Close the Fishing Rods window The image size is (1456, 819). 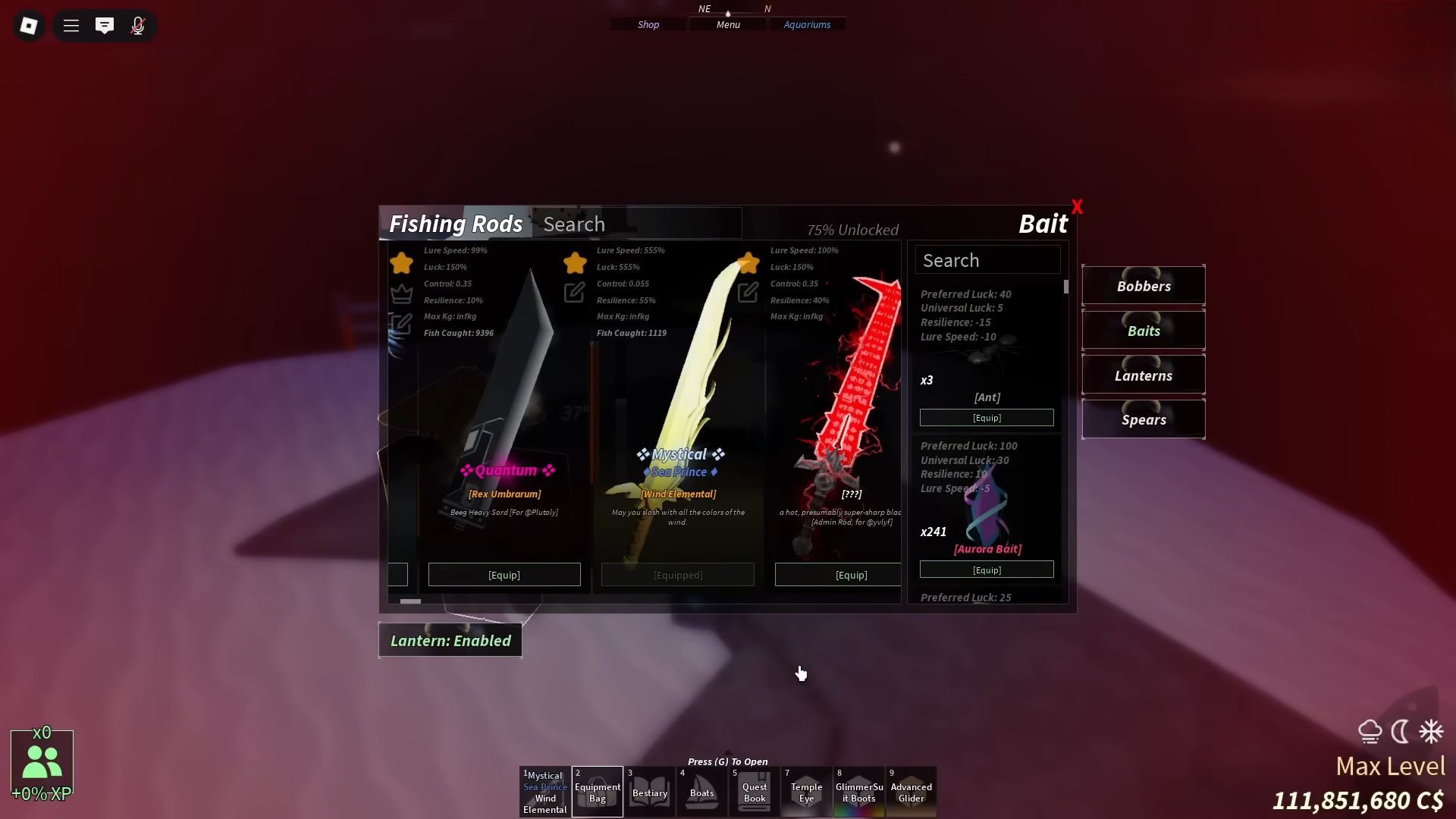click(x=1077, y=207)
